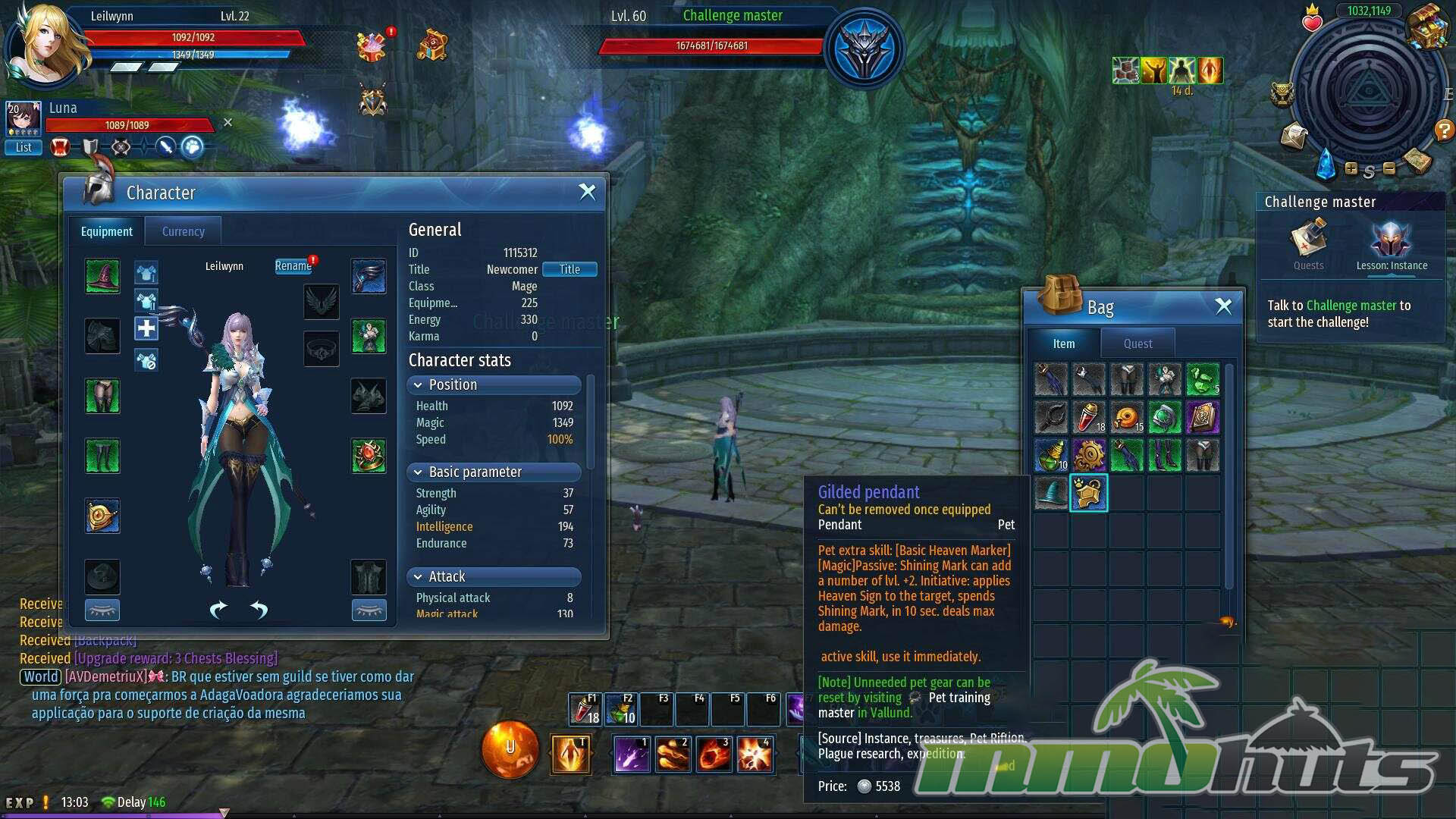Screen dimensions: 1456x819
Task: Open the pet List button
Action: click(24, 147)
